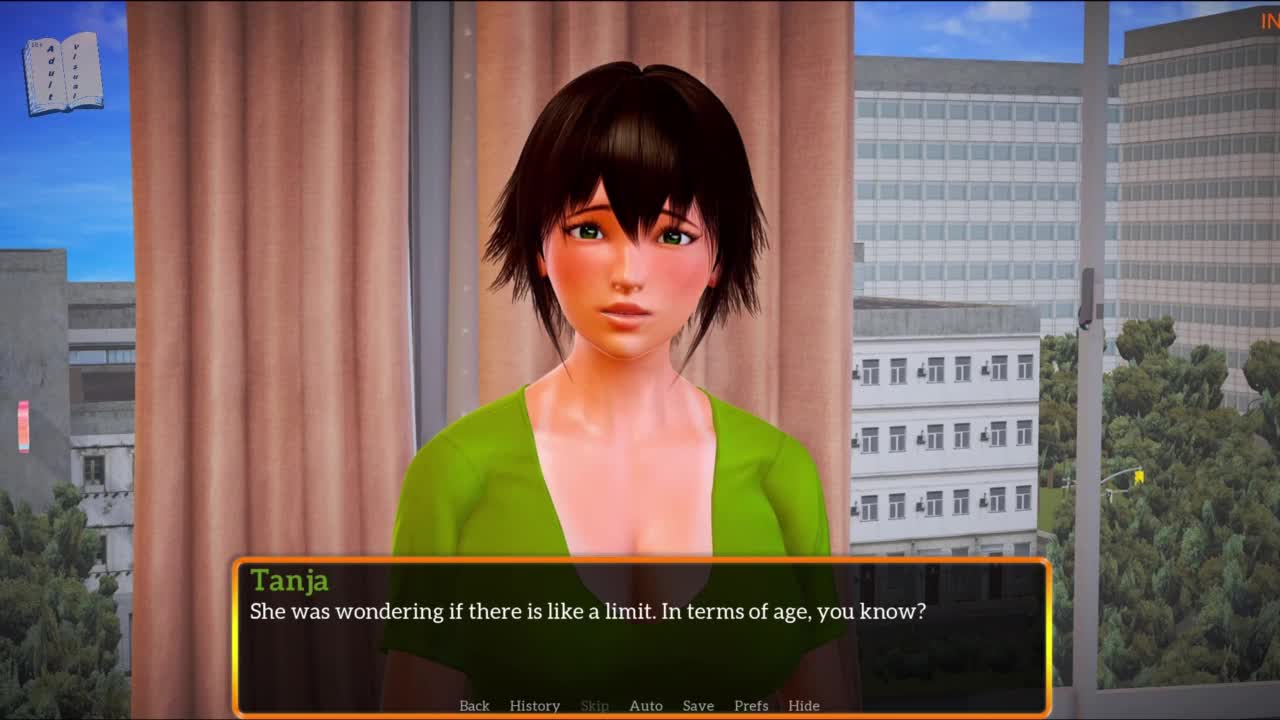The width and height of the screenshot is (1280, 720).
Task: Hide the dialogue text box
Action: tap(803, 705)
